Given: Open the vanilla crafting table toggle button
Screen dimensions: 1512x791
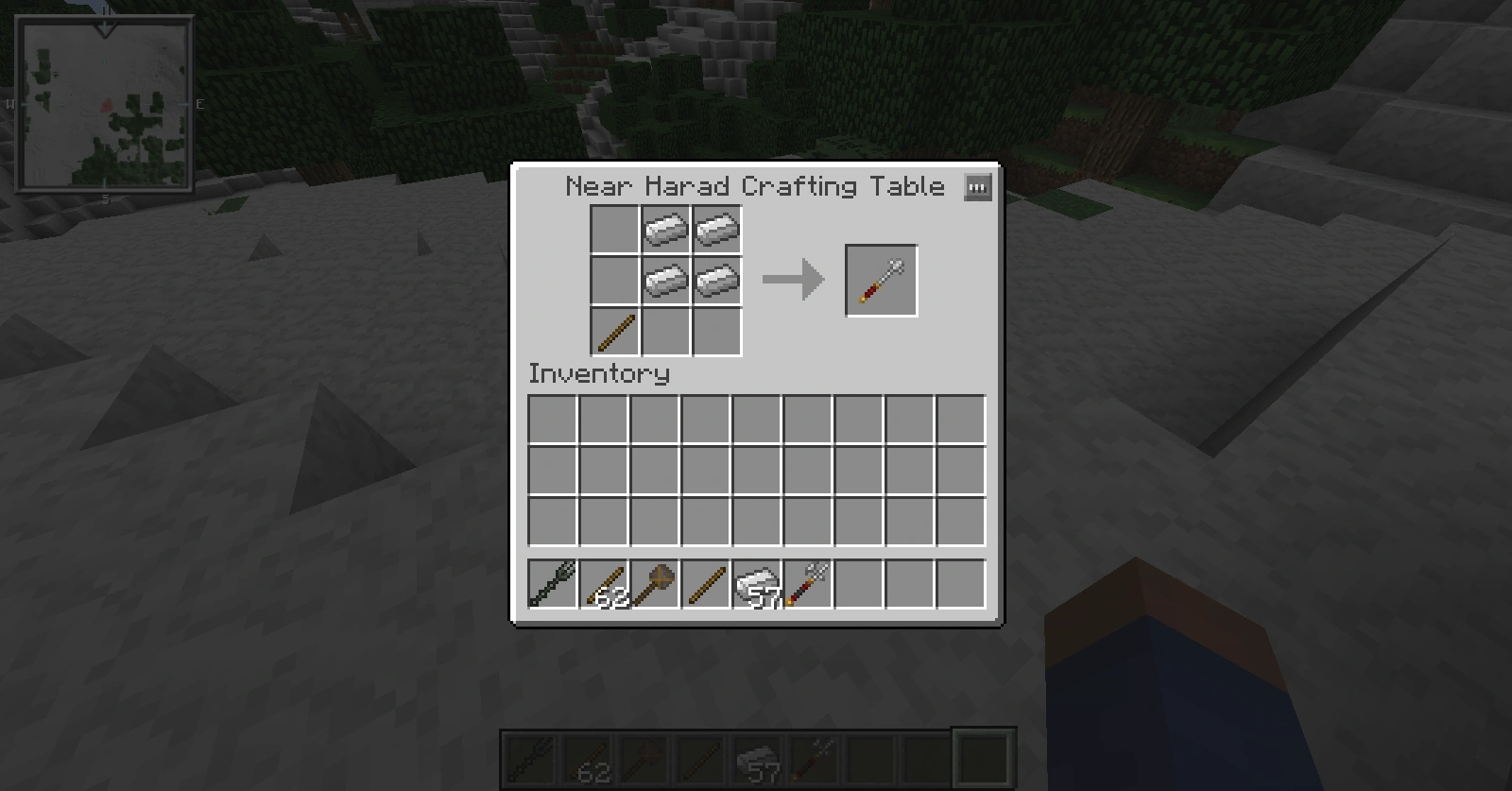Looking at the screenshot, I should pos(978,187).
